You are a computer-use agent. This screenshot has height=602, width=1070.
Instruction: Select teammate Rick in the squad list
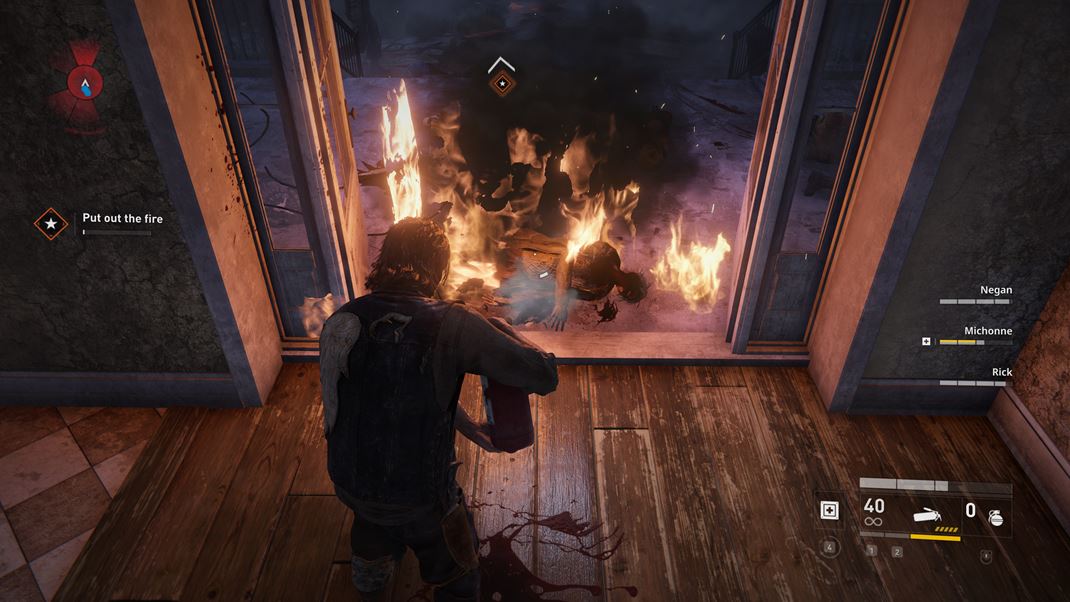(x=1000, y=372)
